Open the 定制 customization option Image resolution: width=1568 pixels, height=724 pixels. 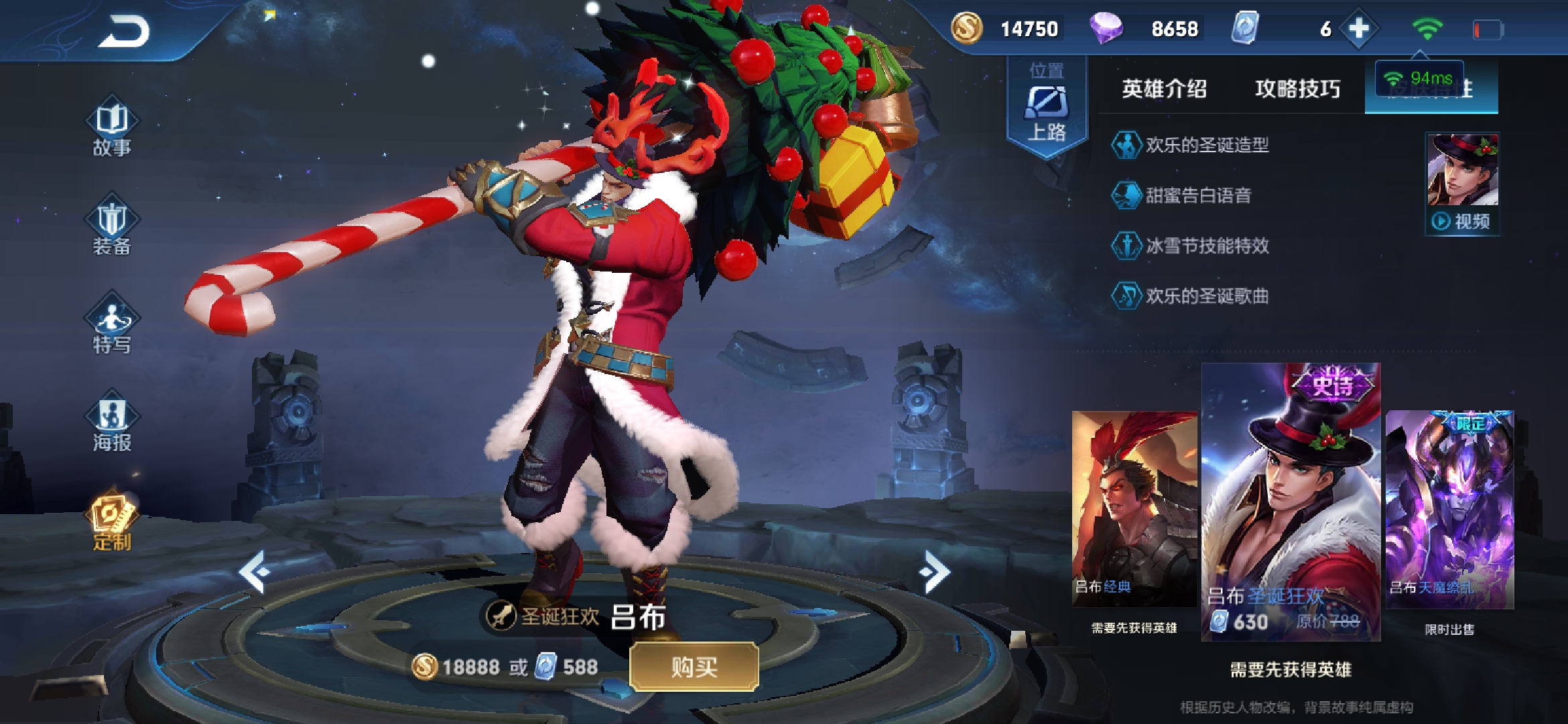[x=112, y=523]
